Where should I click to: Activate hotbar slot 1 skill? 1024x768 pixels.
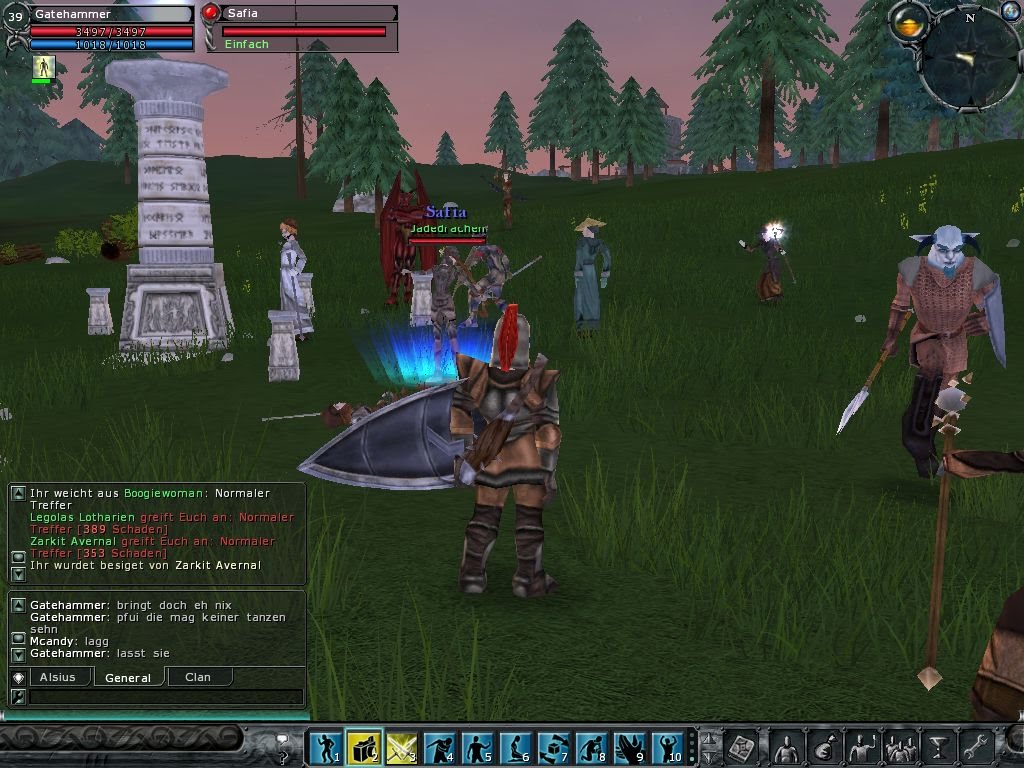325,747
